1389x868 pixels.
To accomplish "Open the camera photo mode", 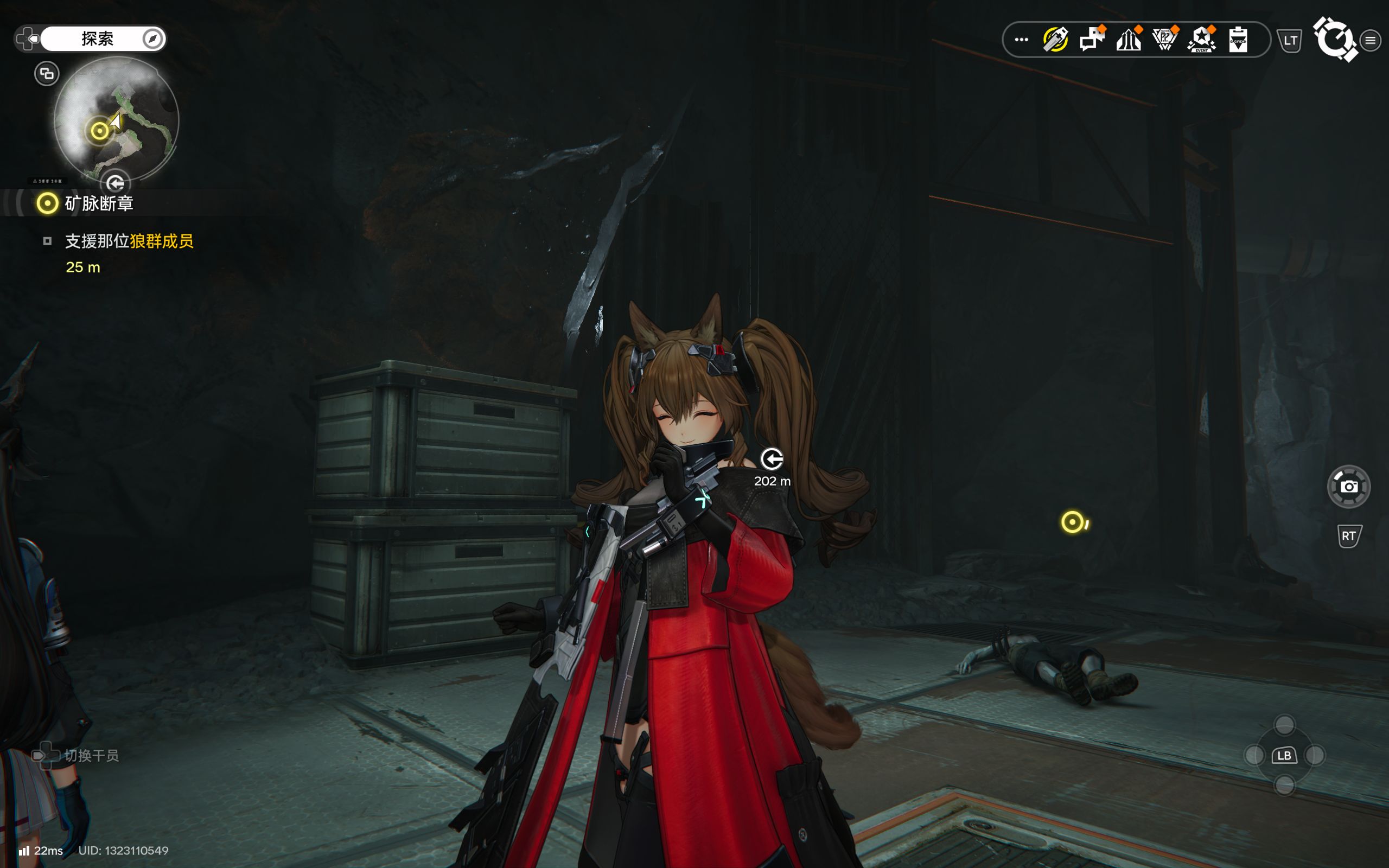I will [1348, 487].
